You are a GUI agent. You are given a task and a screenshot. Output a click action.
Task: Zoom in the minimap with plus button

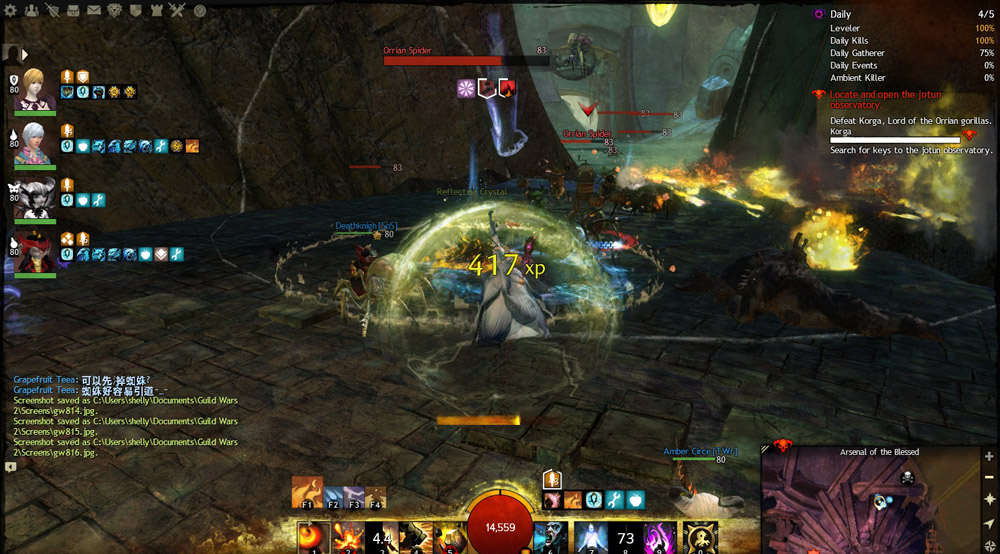[988, 456]
